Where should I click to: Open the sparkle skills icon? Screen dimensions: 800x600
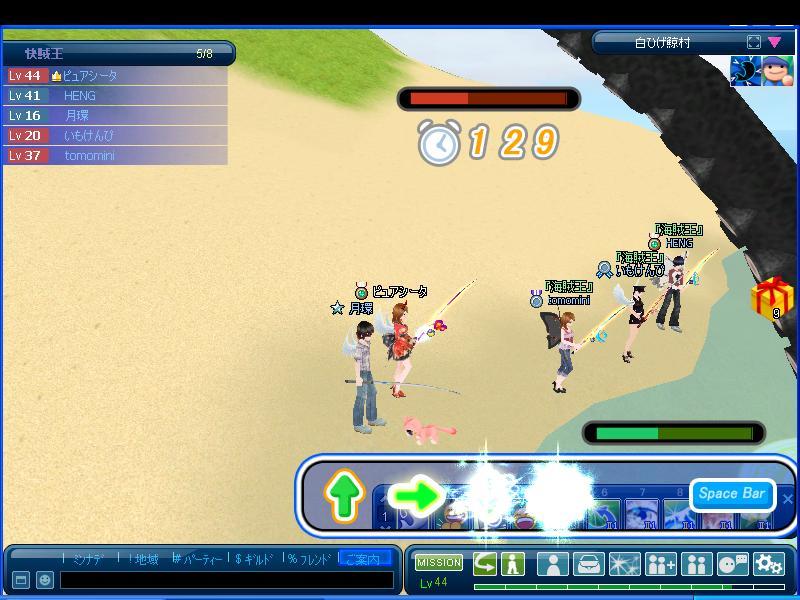tap(625, 564)
